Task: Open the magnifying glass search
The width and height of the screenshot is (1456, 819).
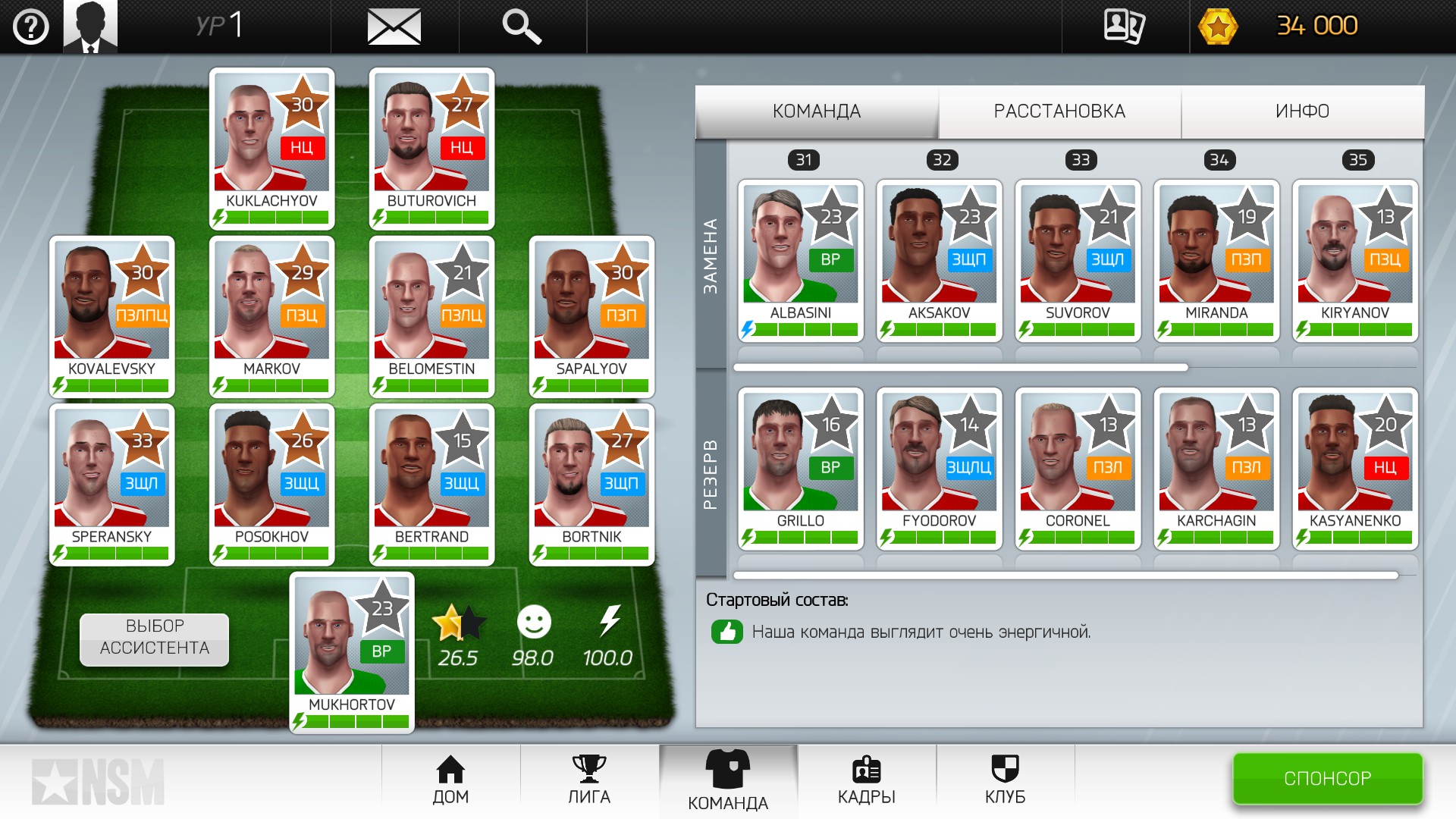Action: [522, 27]
